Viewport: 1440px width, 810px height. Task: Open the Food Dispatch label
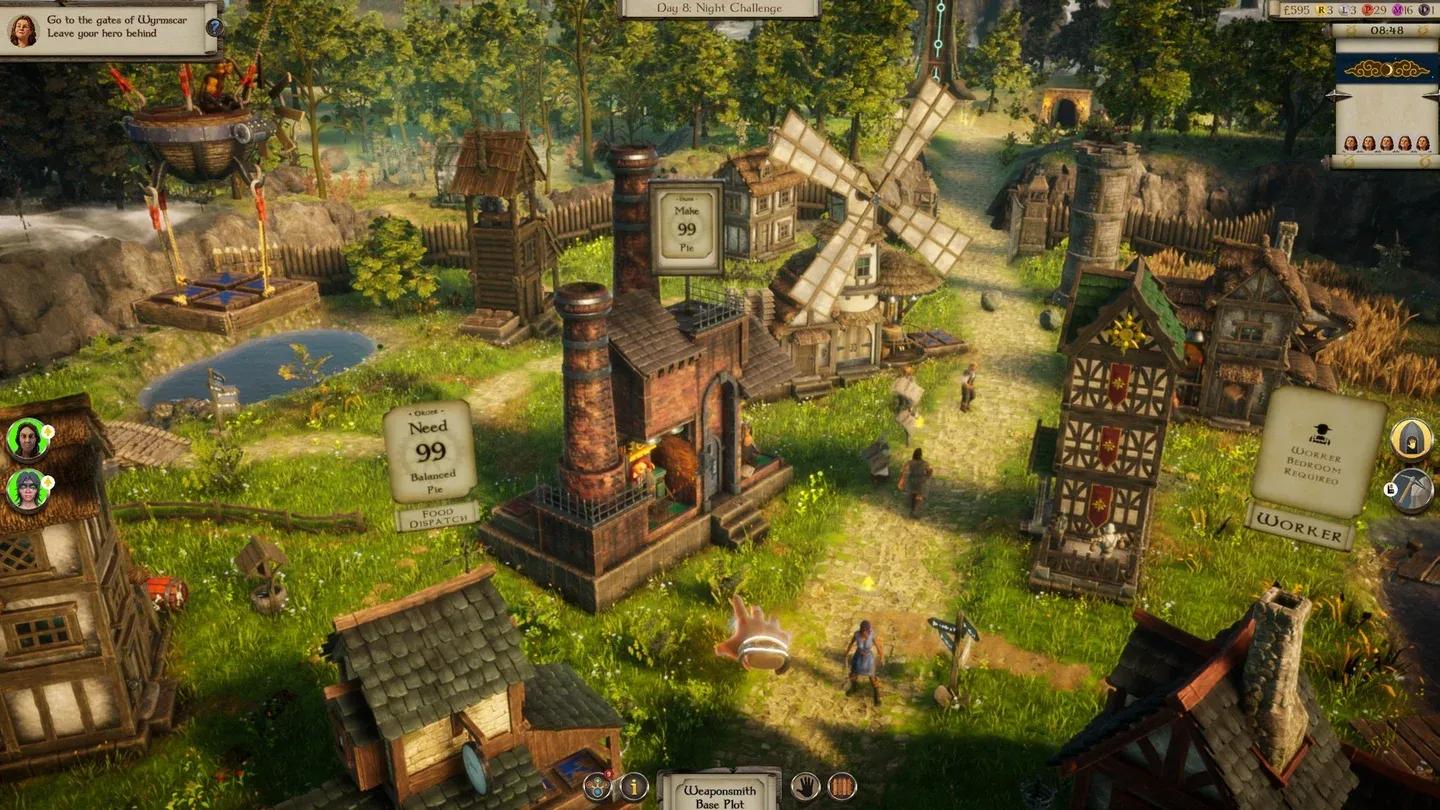[436, 517]
